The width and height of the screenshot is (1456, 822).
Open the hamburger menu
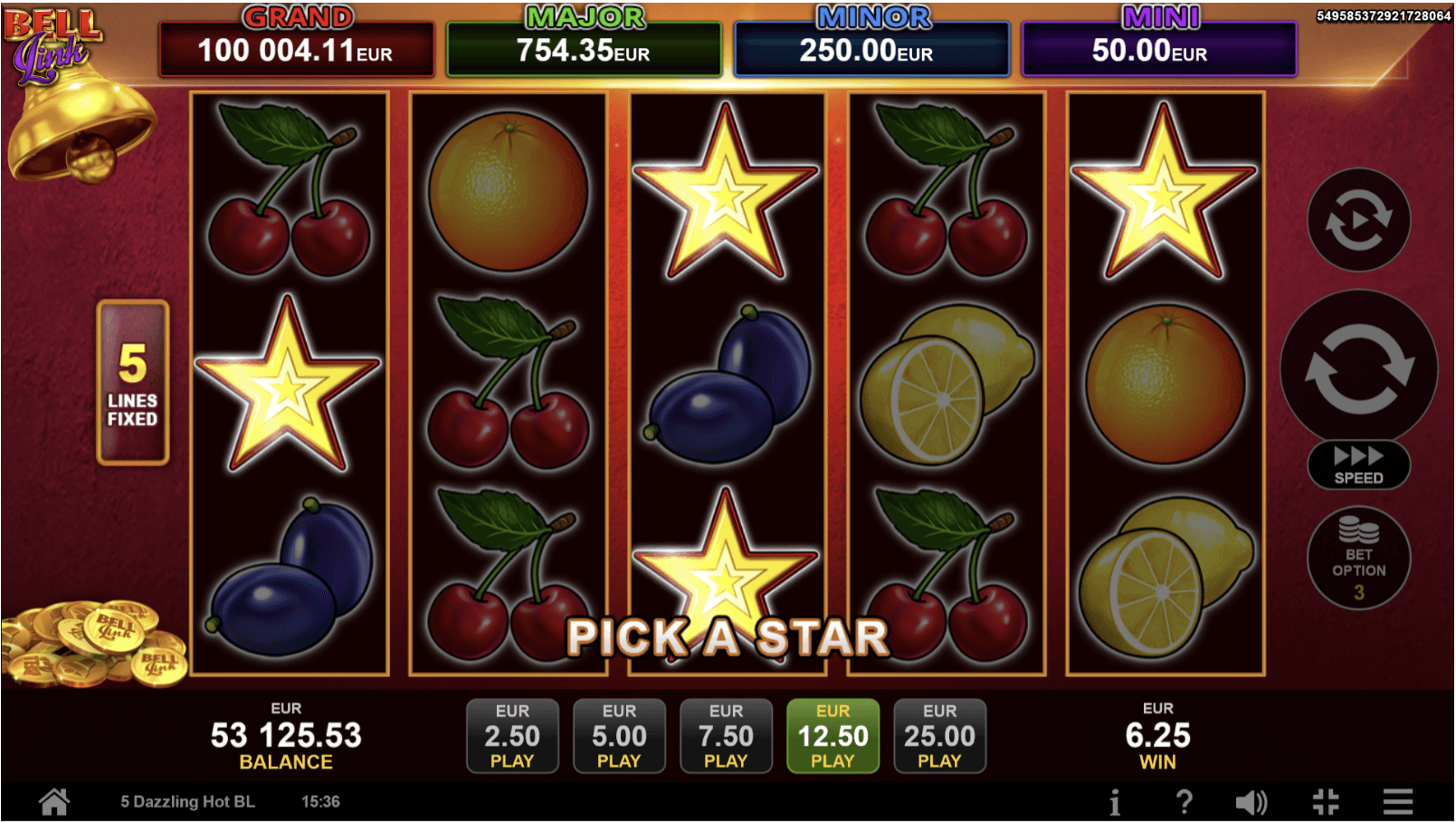pyautogui.click(x=1398, y=801)
